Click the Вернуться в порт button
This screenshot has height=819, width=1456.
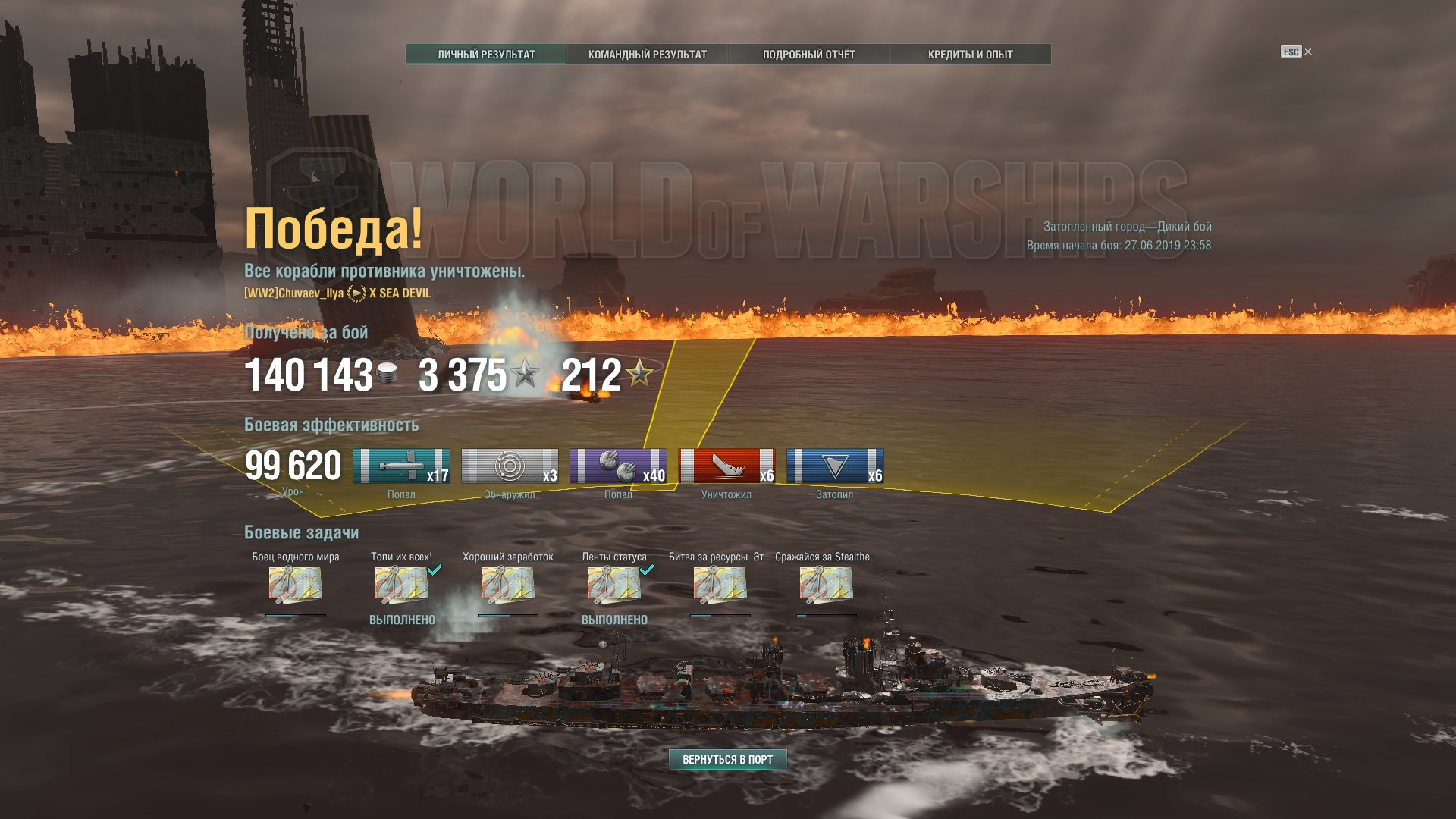pos(727,759)
